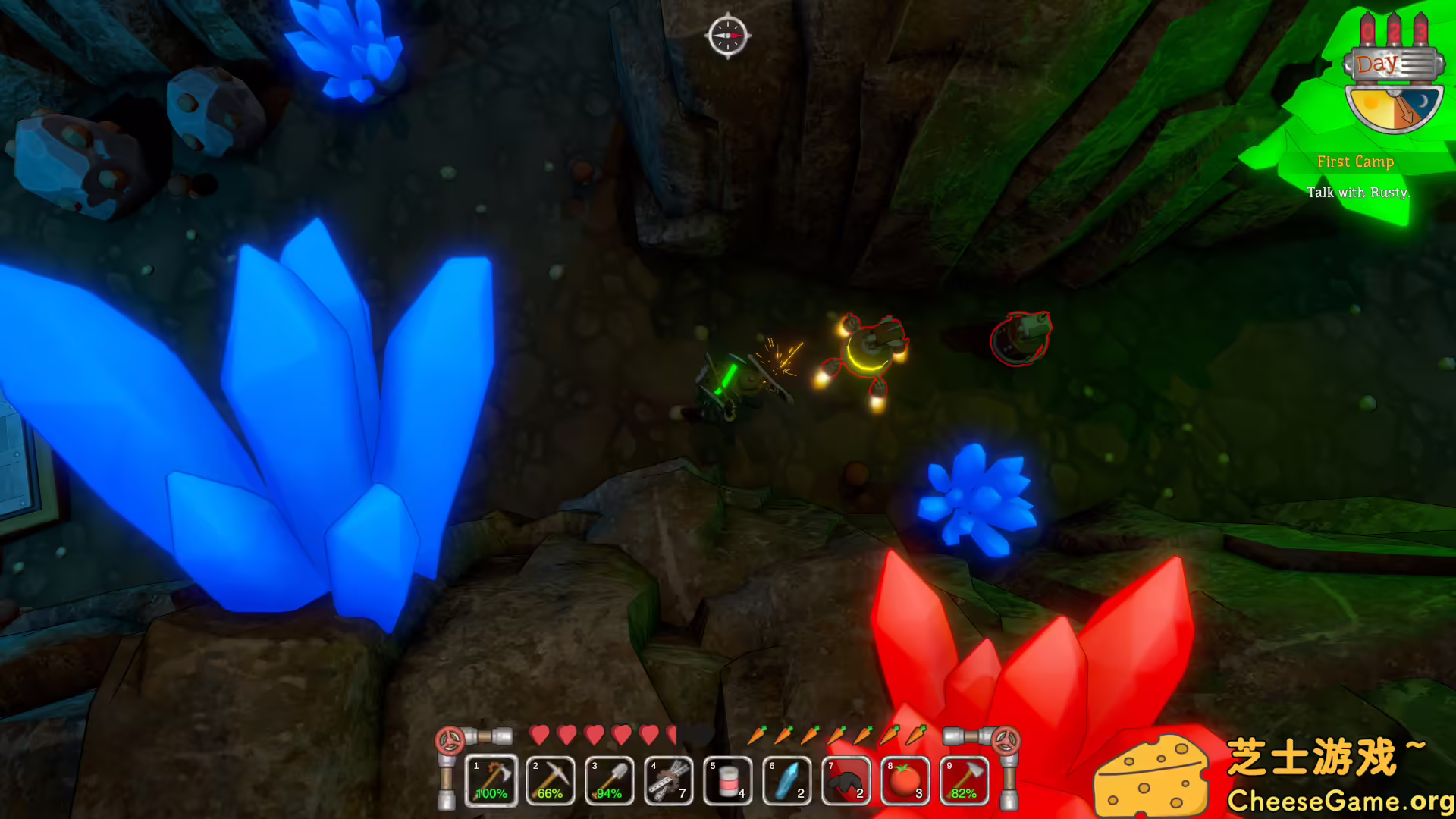Open the First Camp quest tracker
This screenshot has height=819, width=1456.
pyautogui.click(x=1356, y=162)
